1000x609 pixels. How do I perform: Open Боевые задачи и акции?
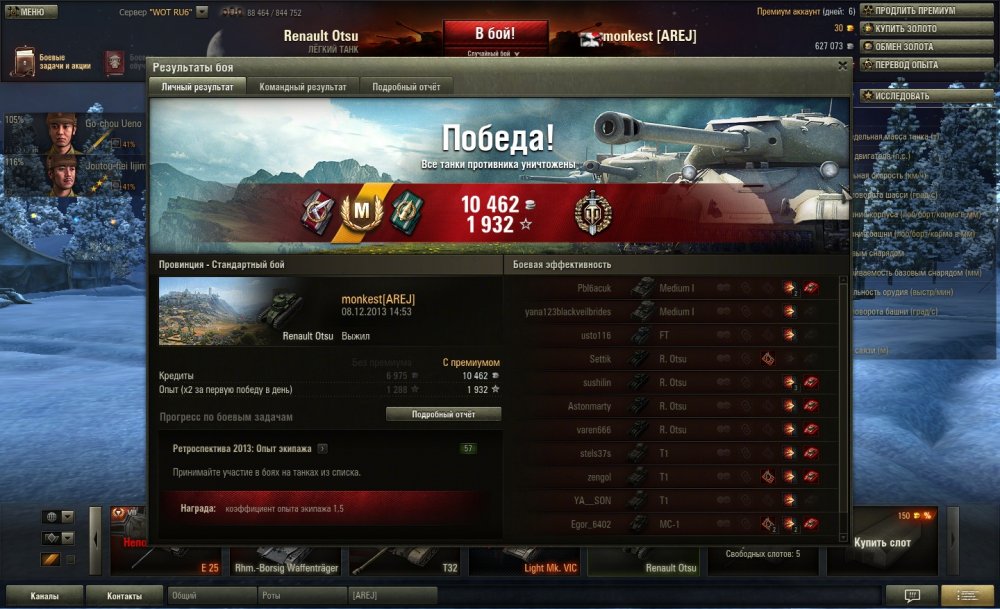52,62
